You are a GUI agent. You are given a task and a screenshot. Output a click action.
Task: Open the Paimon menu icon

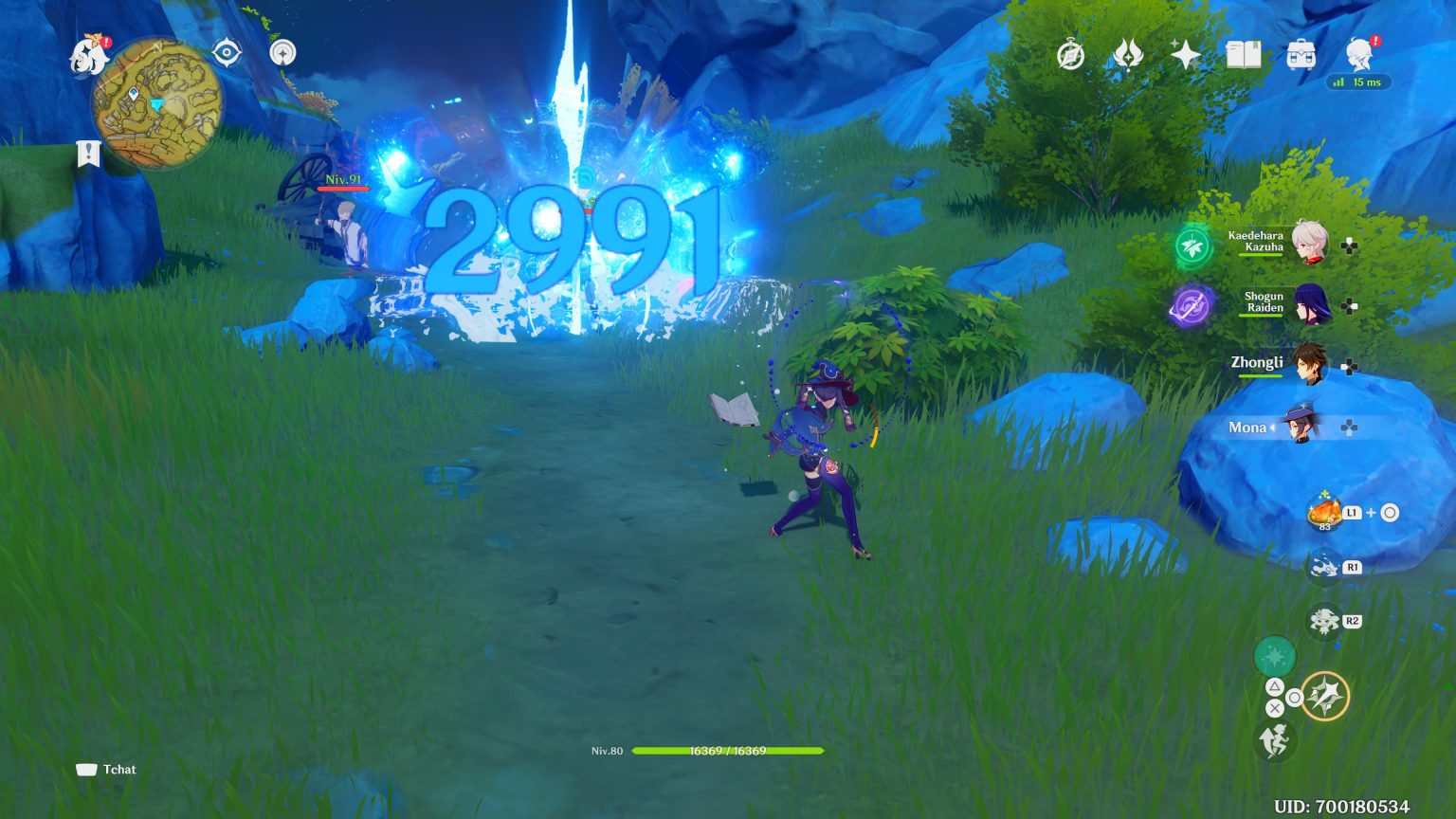[86, 55]
